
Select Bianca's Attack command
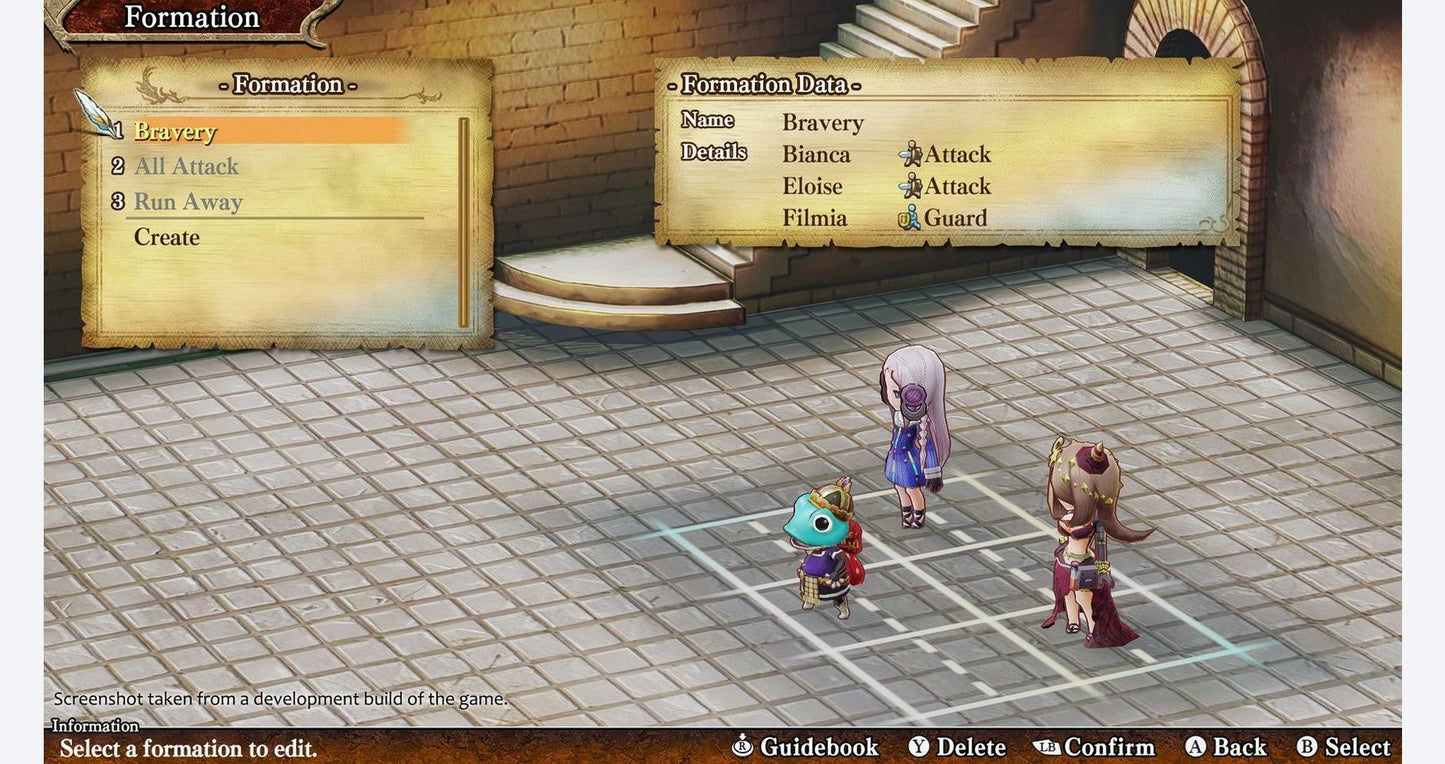point(945,155)
